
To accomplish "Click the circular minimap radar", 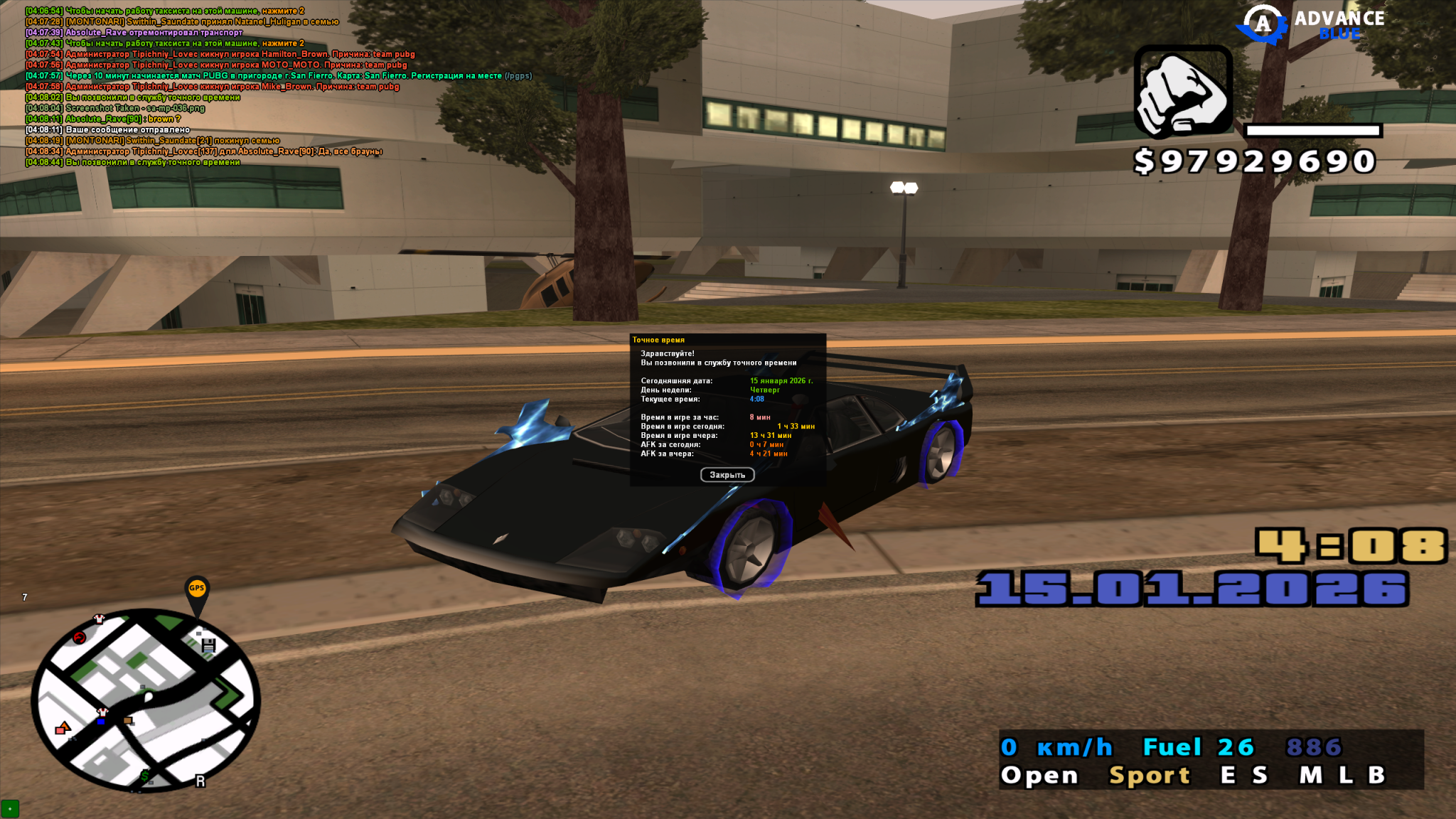I will (146, 700).
